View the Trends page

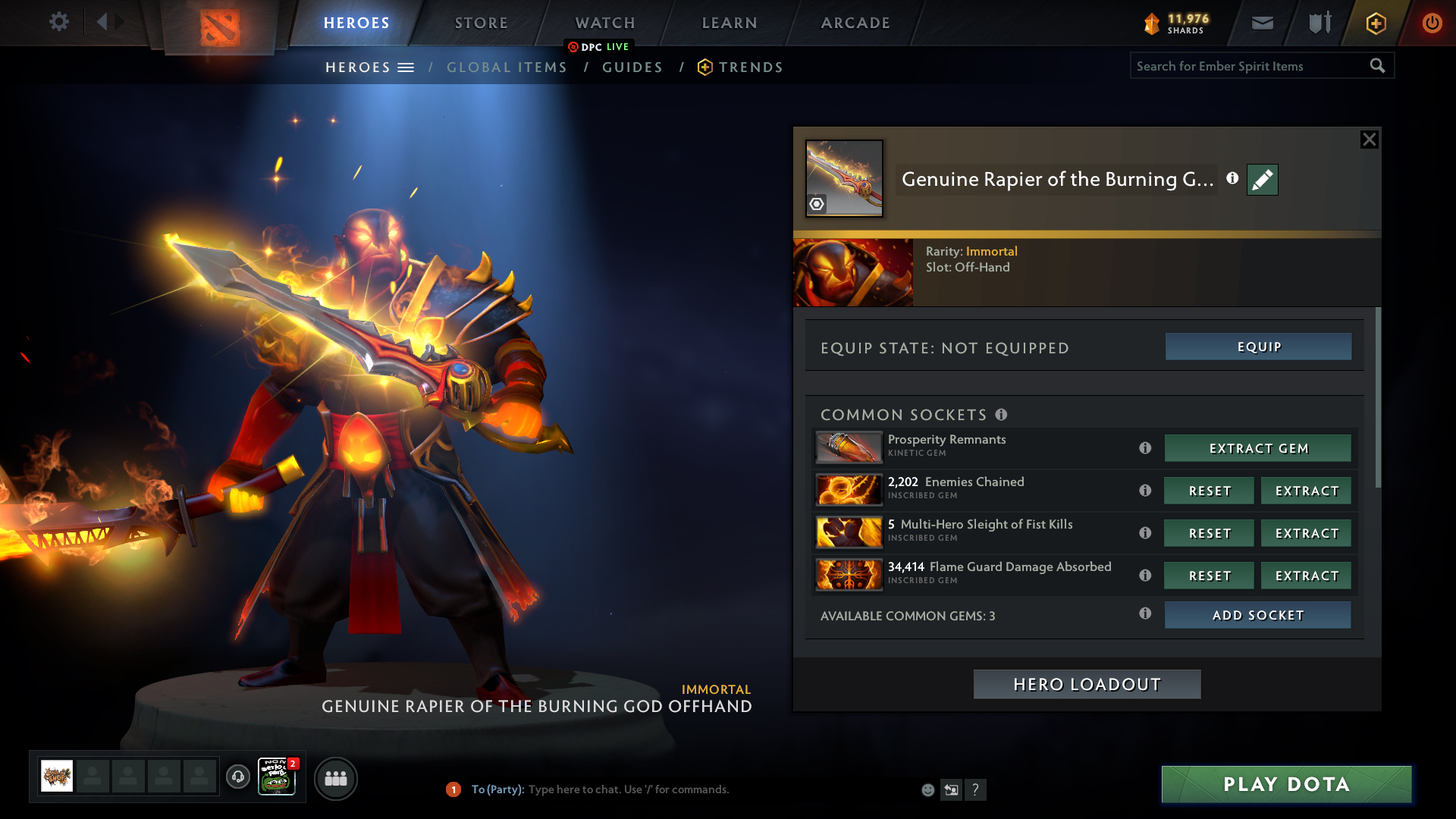[x=750, y=67]
